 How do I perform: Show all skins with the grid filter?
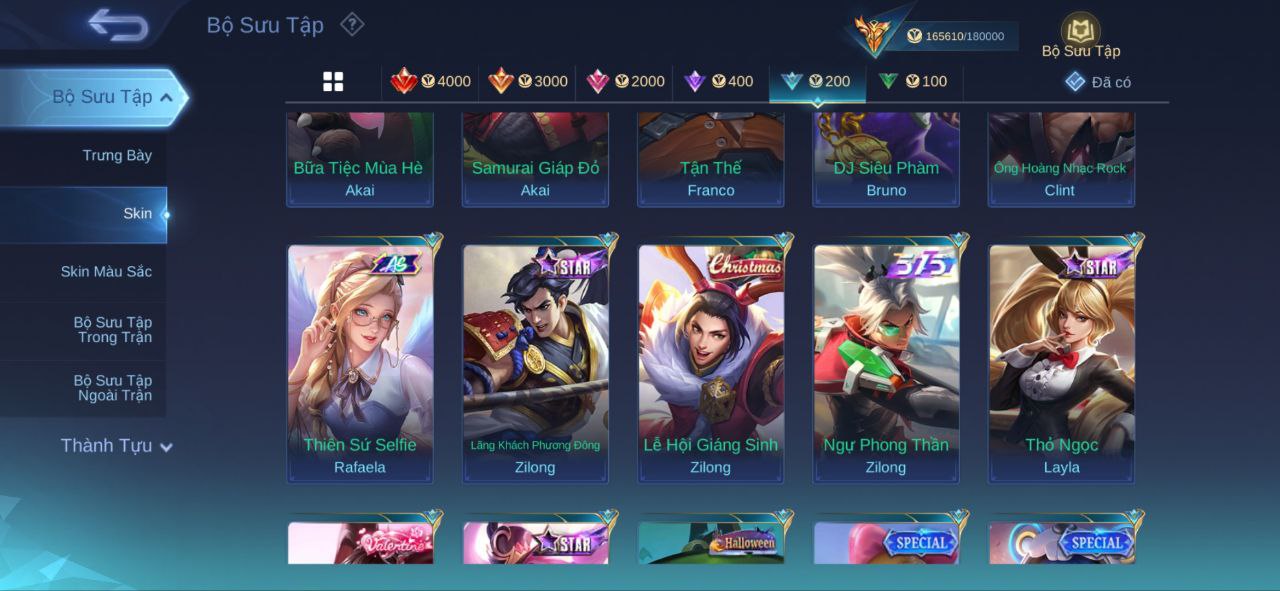coord(333,82)
